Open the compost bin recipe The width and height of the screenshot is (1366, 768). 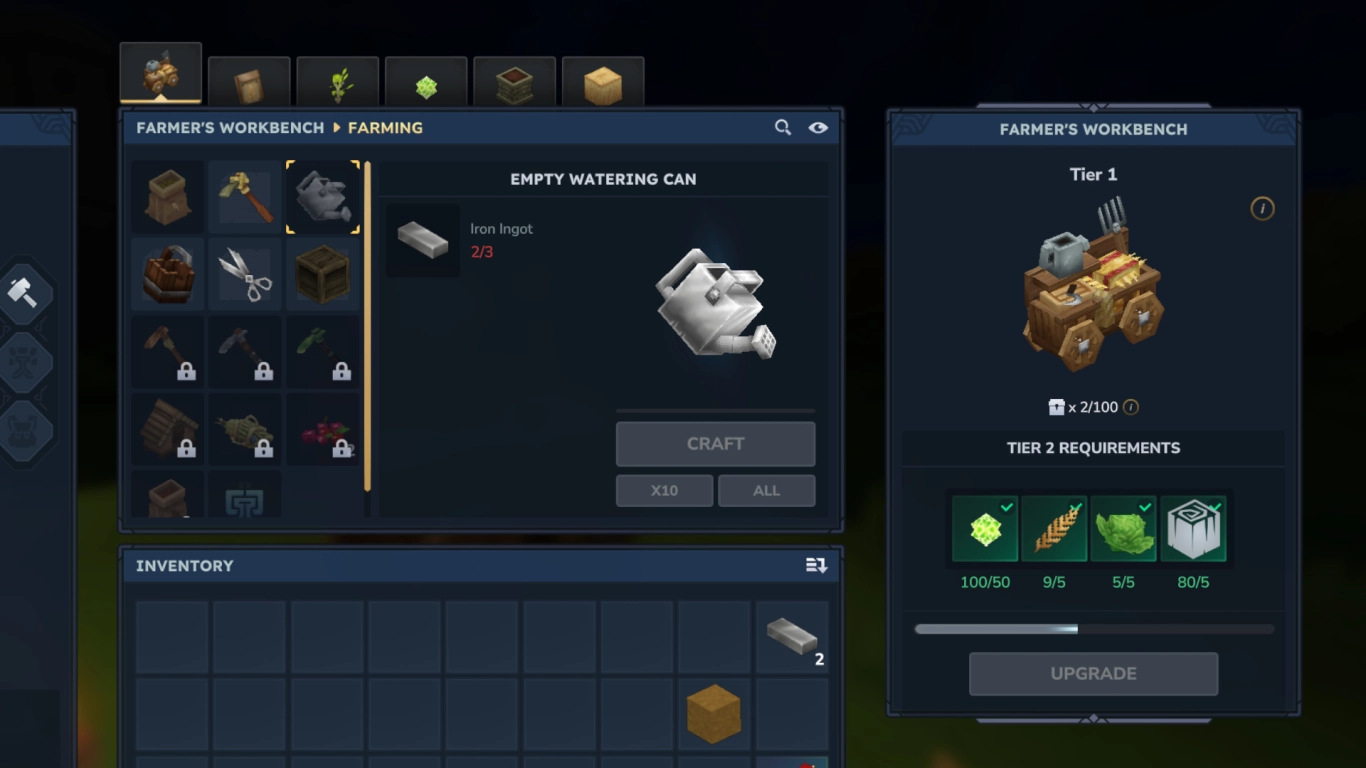(167, 196)
